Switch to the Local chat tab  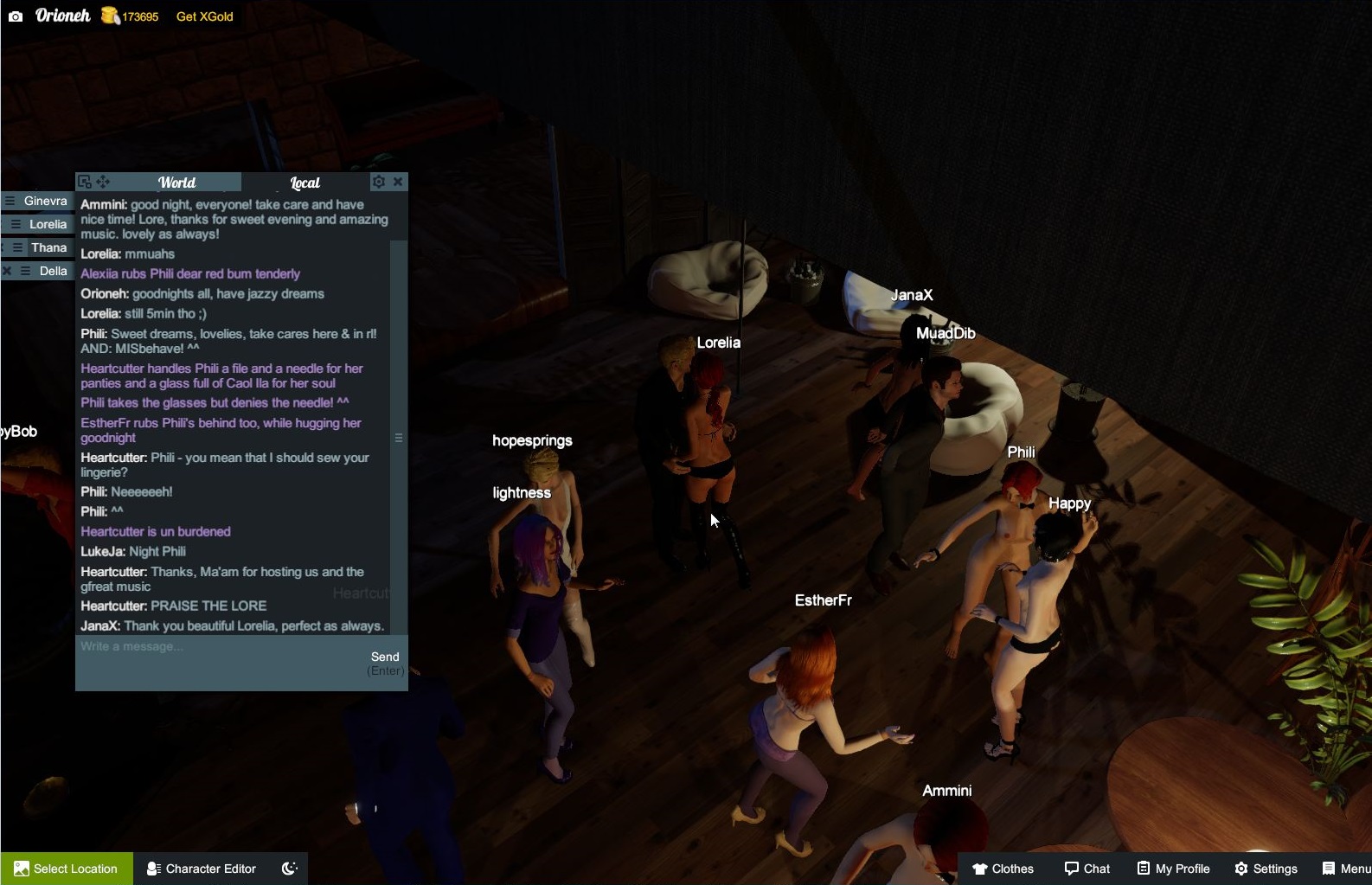(305, 183)
